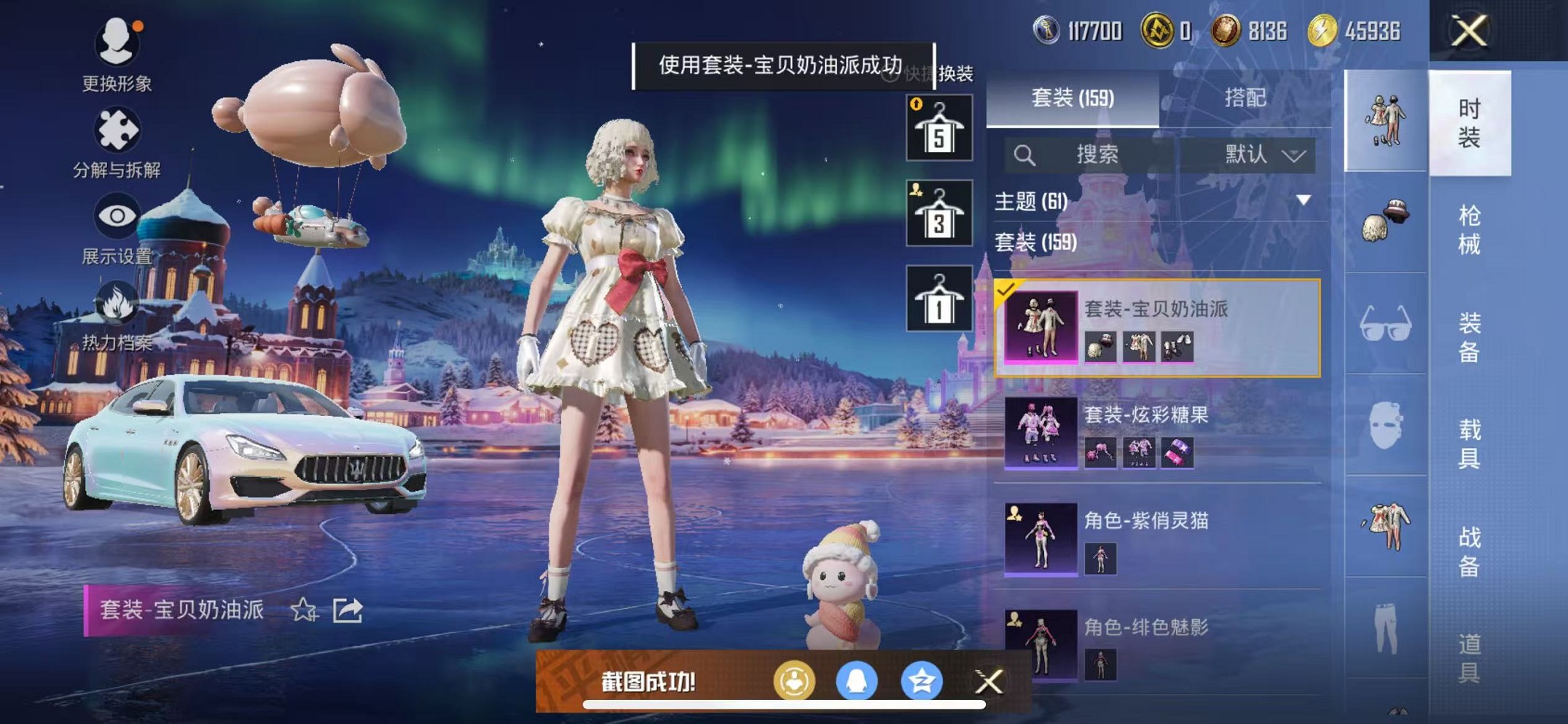Click the search magnifier icon
Screen dimensions: 1568x724
tap(1025, 154)
